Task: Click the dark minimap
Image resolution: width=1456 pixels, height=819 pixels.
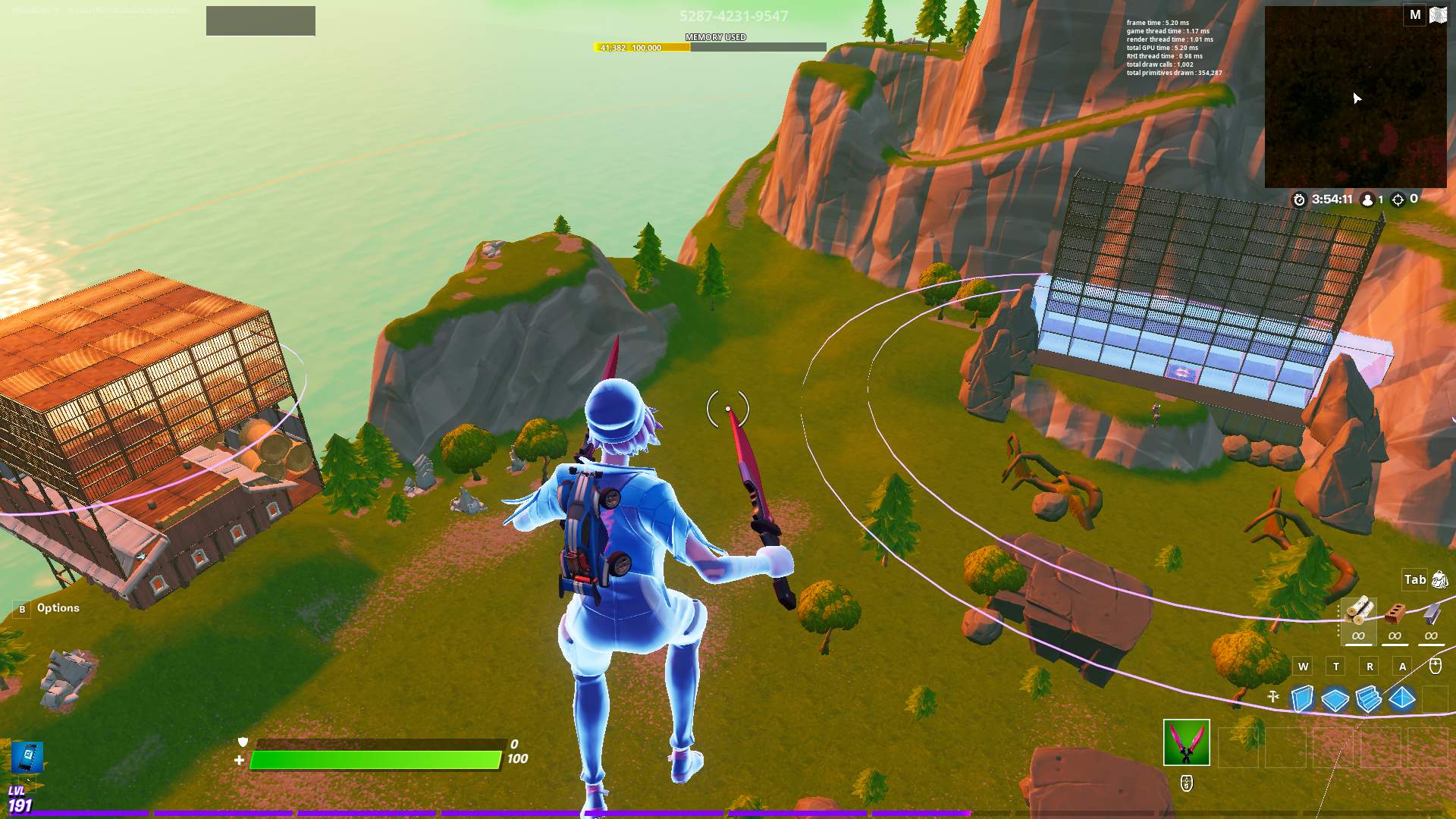Action: coord(1355,97)
